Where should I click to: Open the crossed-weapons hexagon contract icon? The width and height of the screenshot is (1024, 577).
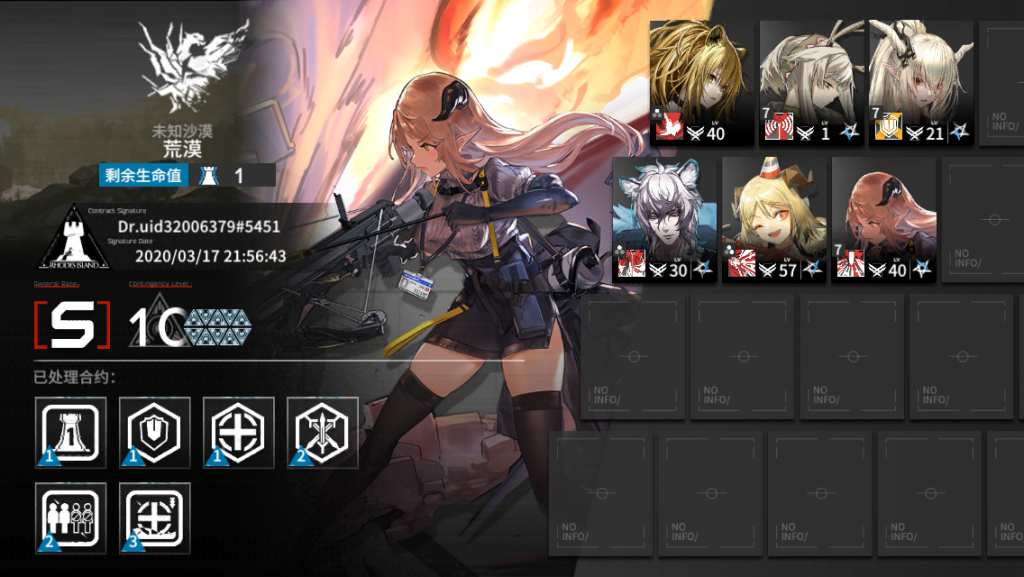point(322,433)
